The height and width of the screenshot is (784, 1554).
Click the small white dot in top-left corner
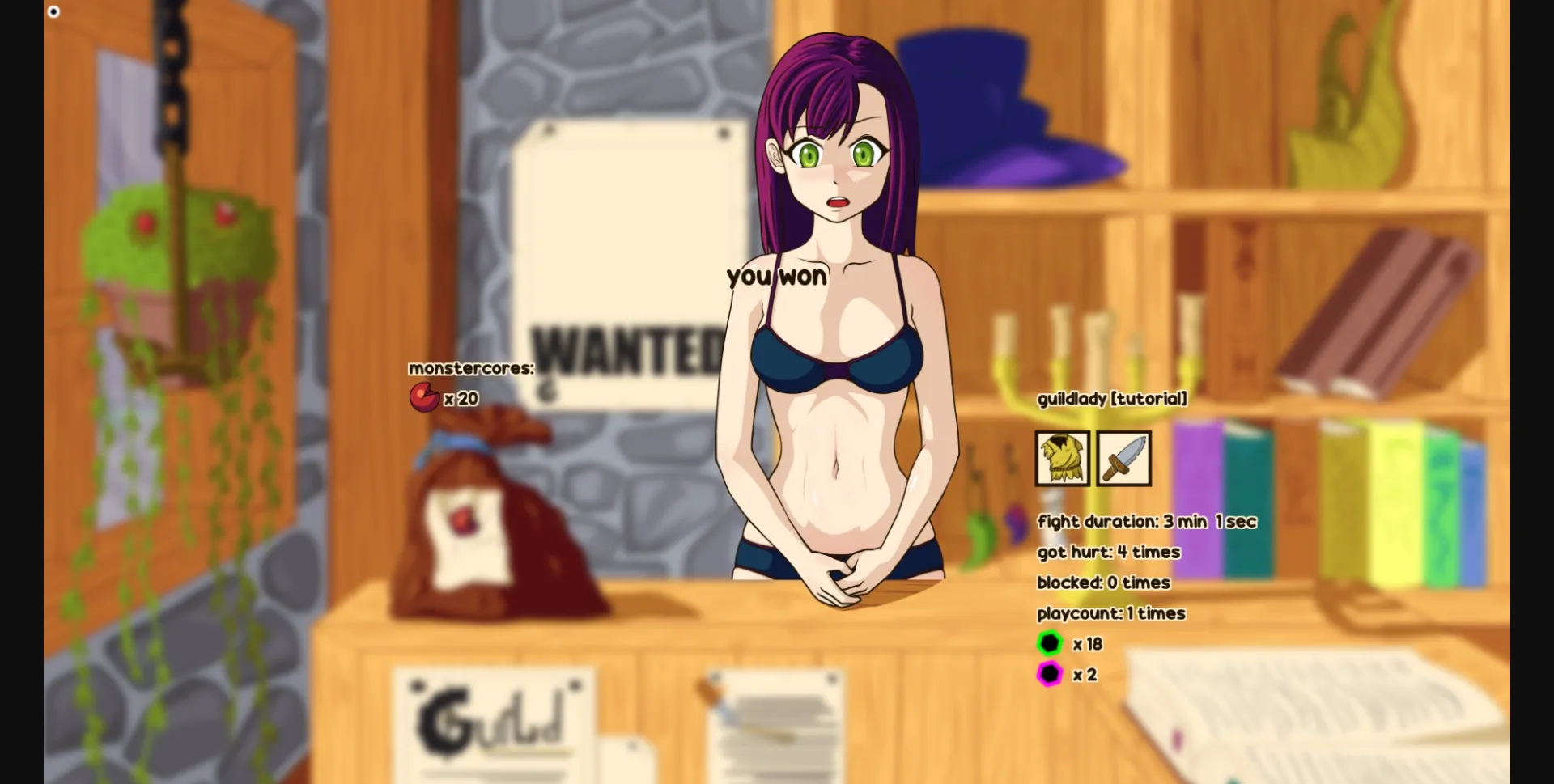[53, 11]
